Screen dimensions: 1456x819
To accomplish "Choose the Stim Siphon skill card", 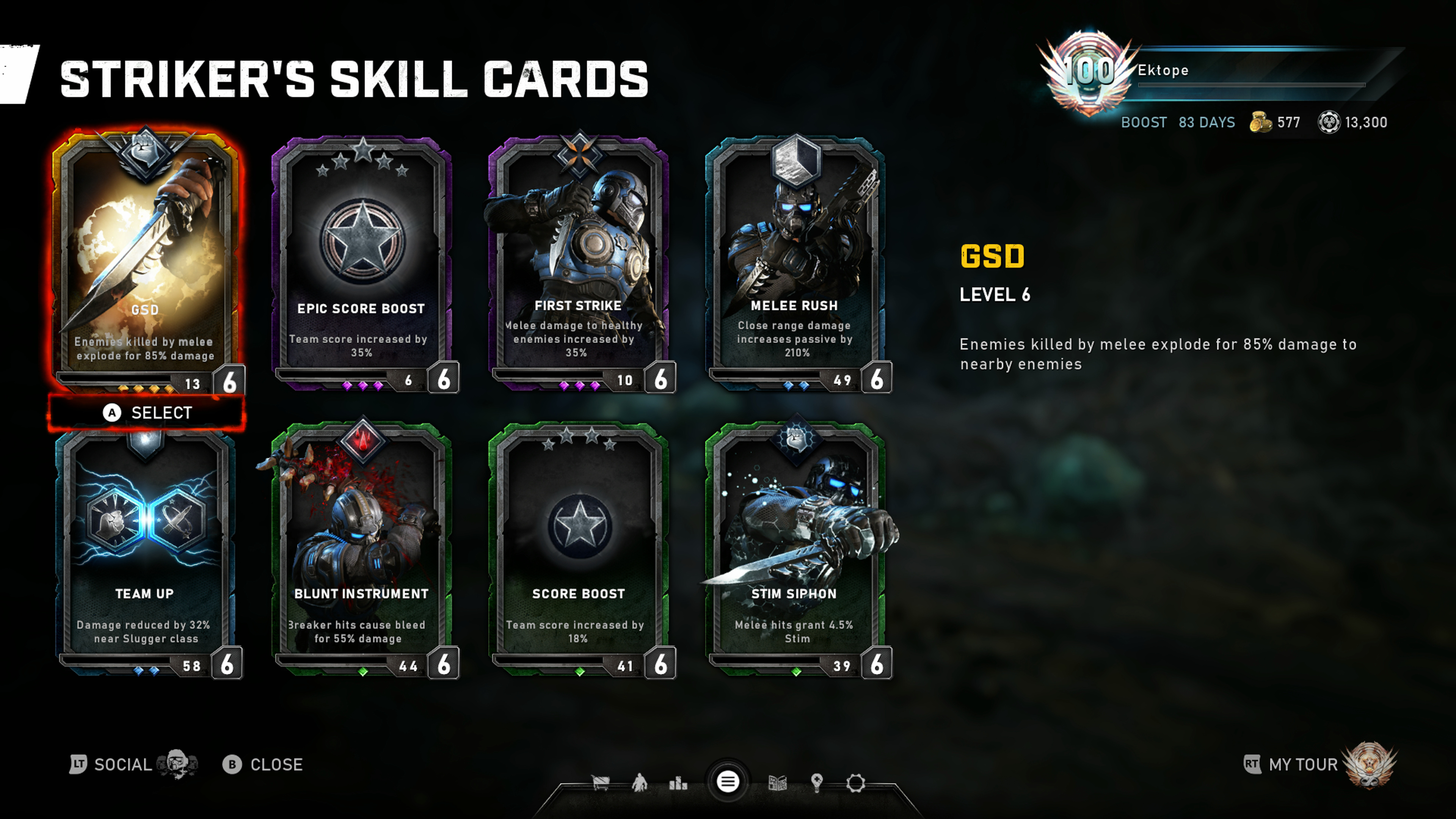I will (x=795, y=548).
